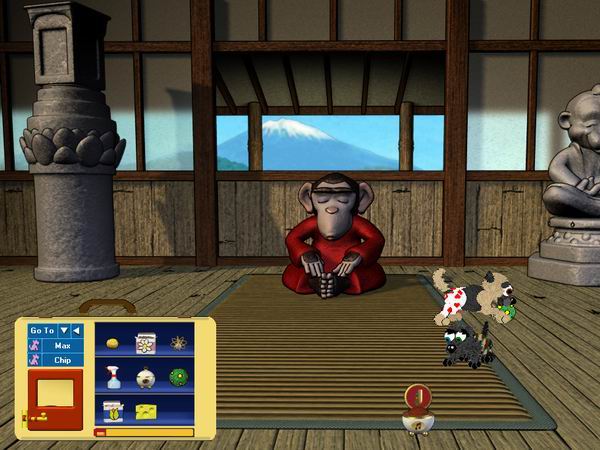Call the pet named Max
This screenshot has width=600, height=450.
(x=62, y=345)
